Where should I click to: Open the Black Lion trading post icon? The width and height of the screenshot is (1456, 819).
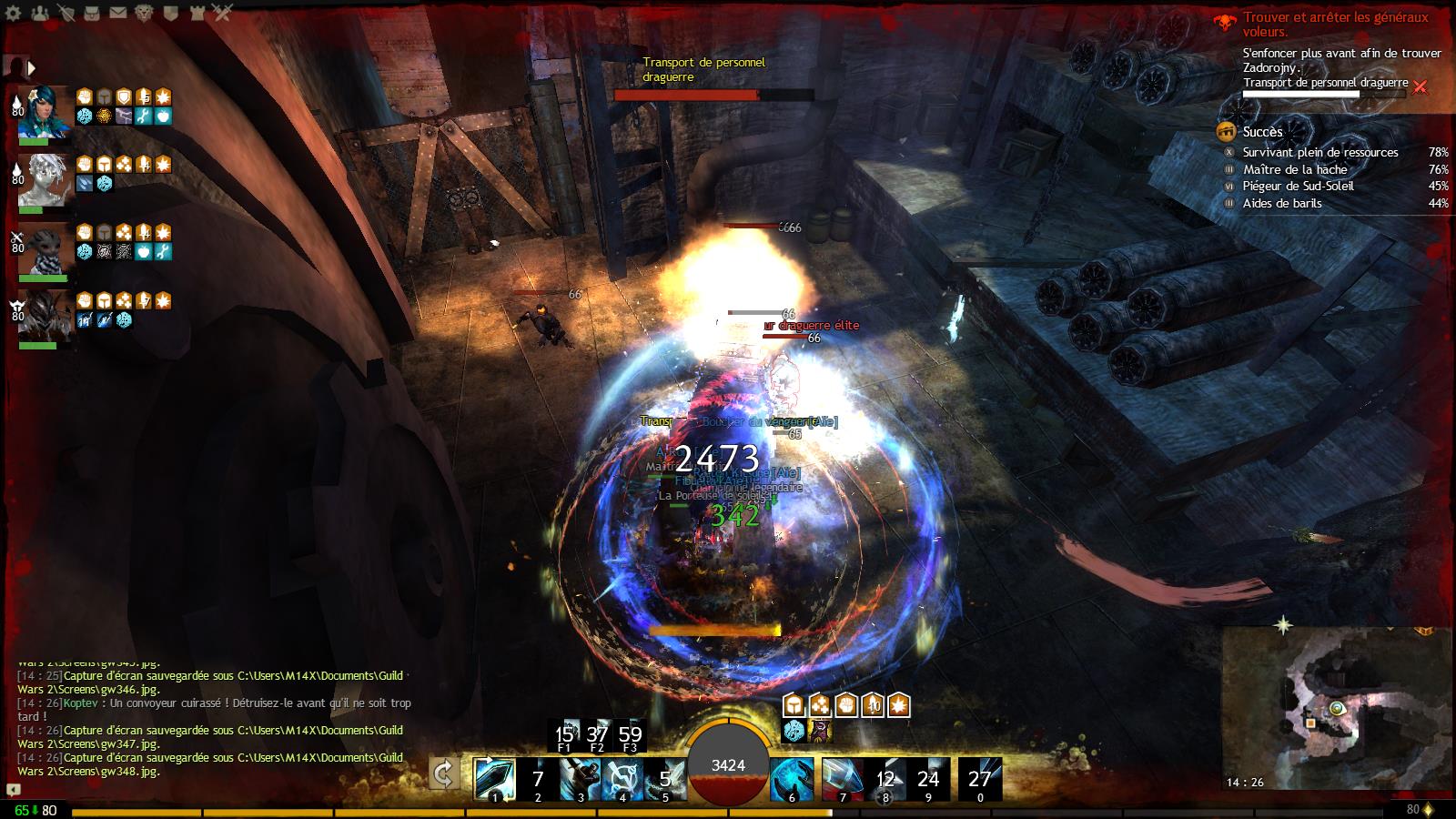click(146, 13)
